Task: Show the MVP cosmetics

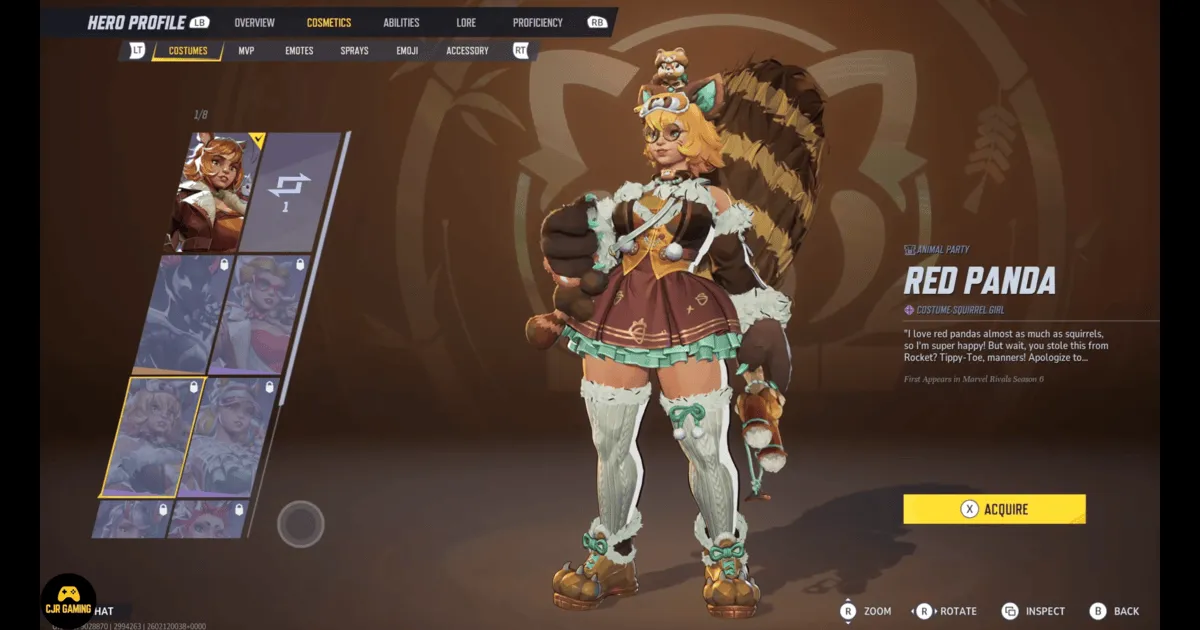Action: (246, 50)
